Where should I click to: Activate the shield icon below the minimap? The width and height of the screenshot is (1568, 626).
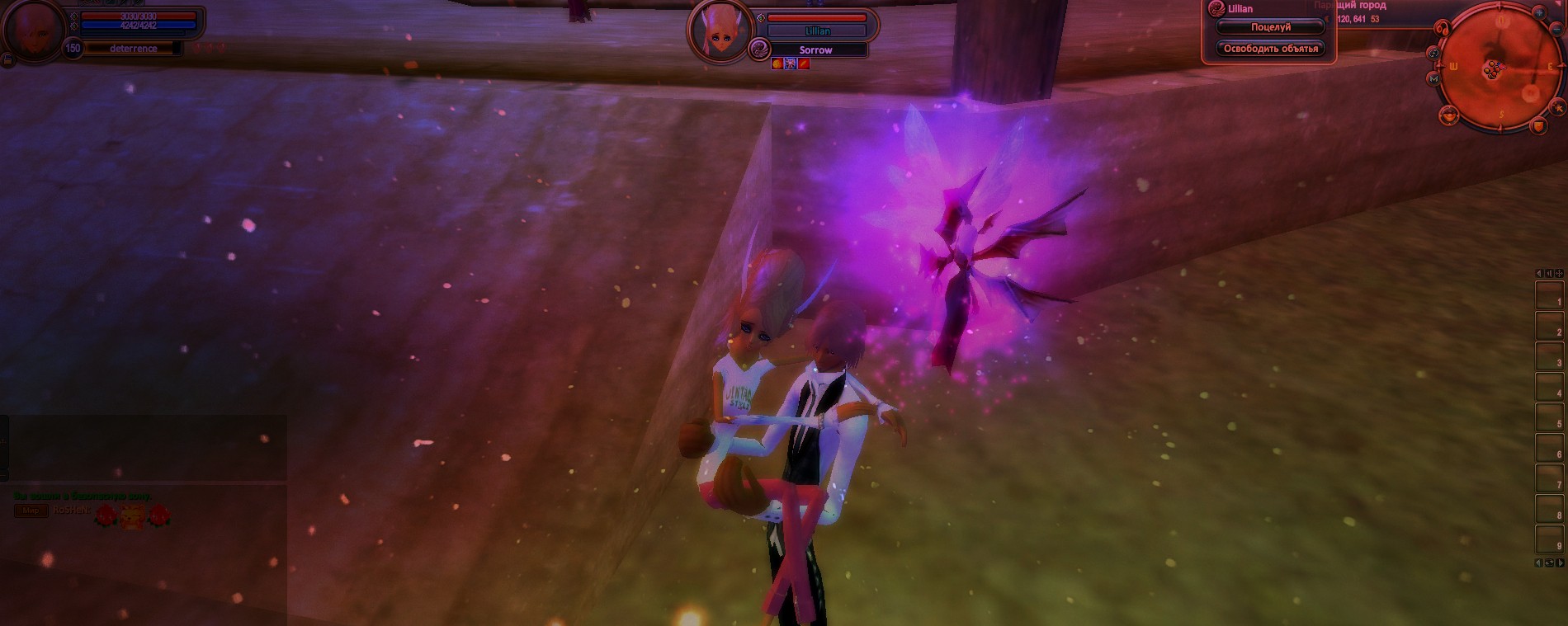(1538, 126)
